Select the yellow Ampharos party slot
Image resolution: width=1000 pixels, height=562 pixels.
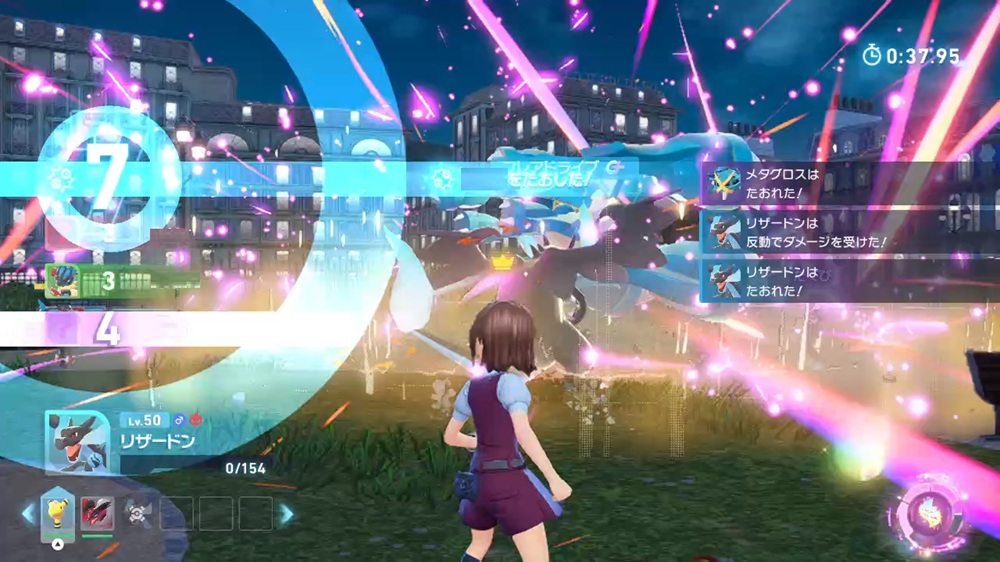(x=58, y=513)
